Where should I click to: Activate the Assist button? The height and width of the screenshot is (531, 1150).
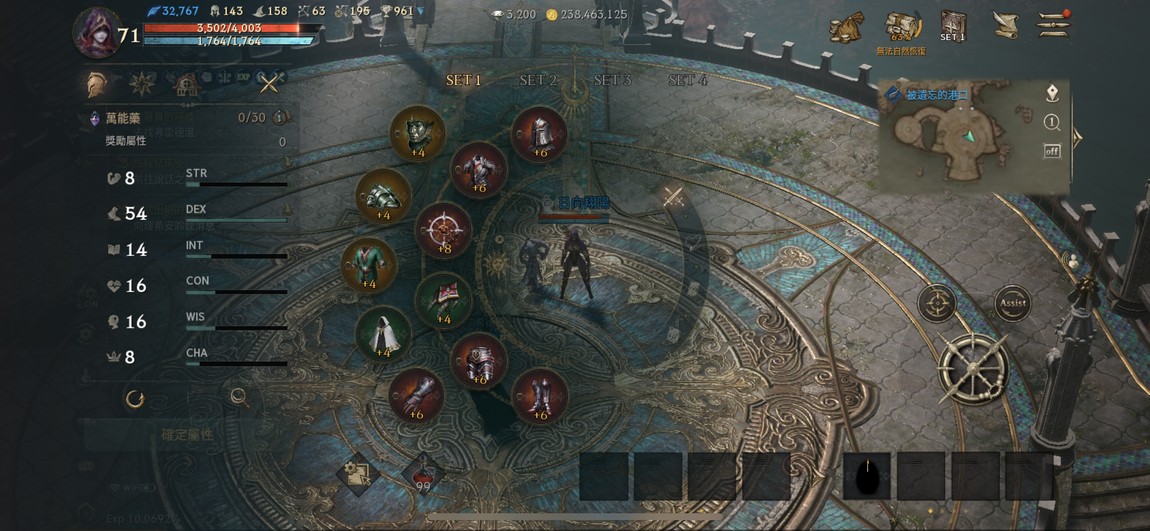pyautogui.click(x=1012, y=302)
